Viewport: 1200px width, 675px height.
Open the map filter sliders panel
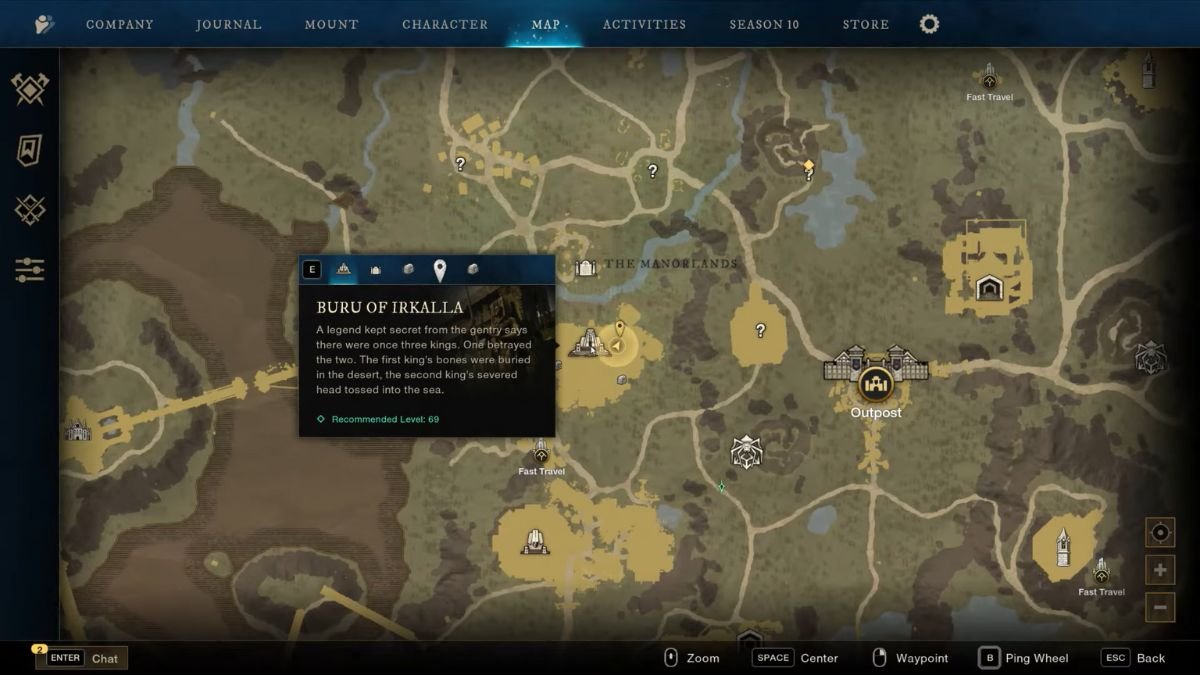pos(30,270)
